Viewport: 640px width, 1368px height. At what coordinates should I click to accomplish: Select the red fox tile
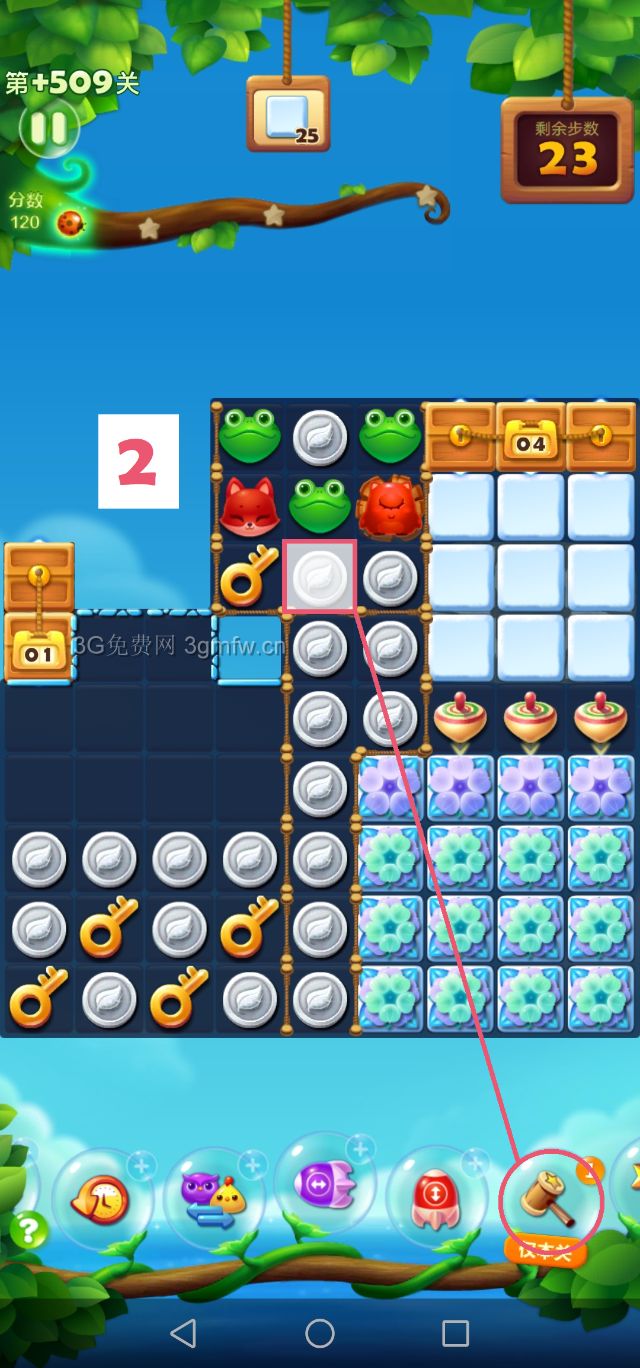click(249, 507)
